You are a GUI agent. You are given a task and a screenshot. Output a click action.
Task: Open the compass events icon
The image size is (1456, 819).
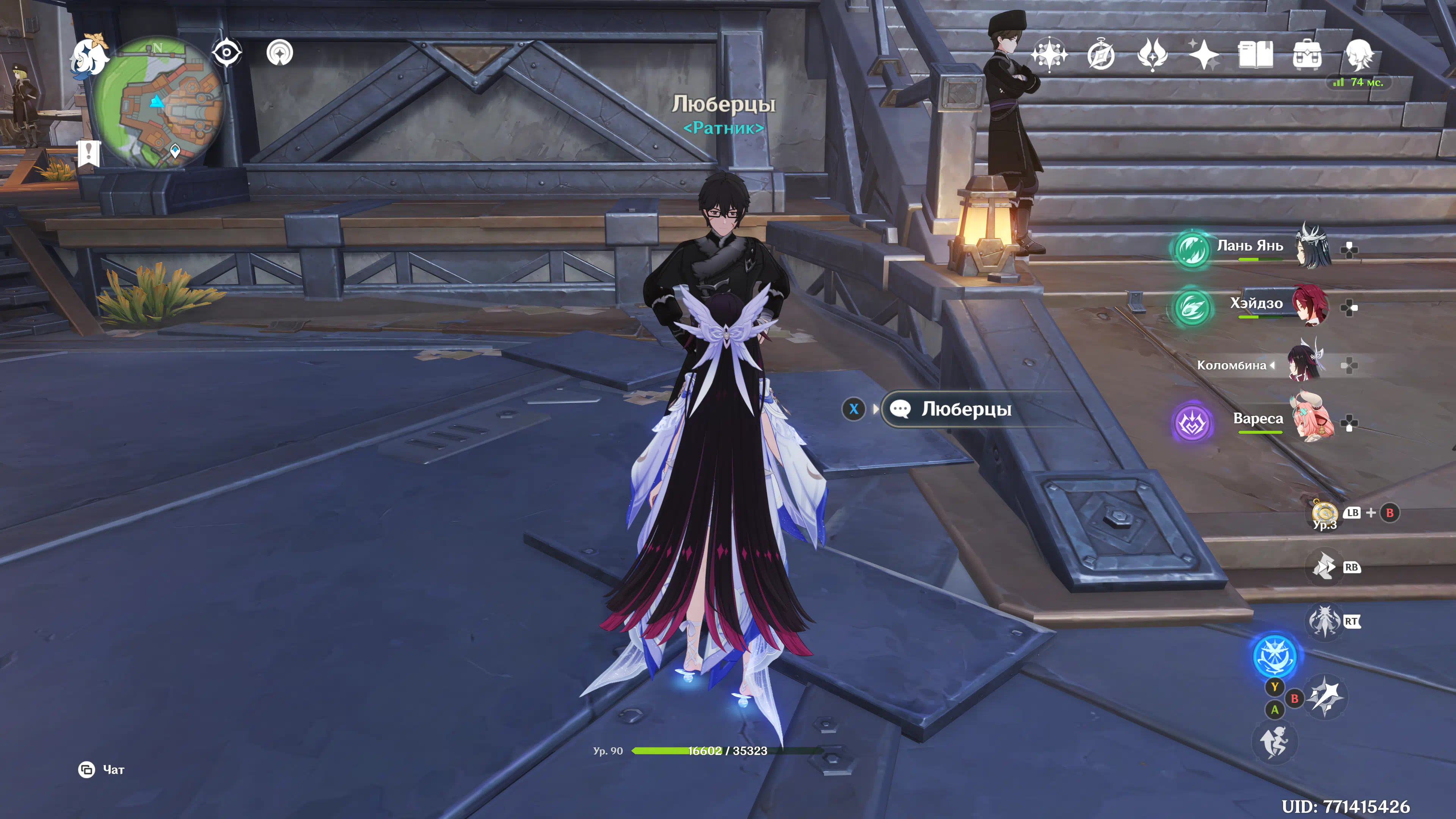click(x=1100, y=55)
